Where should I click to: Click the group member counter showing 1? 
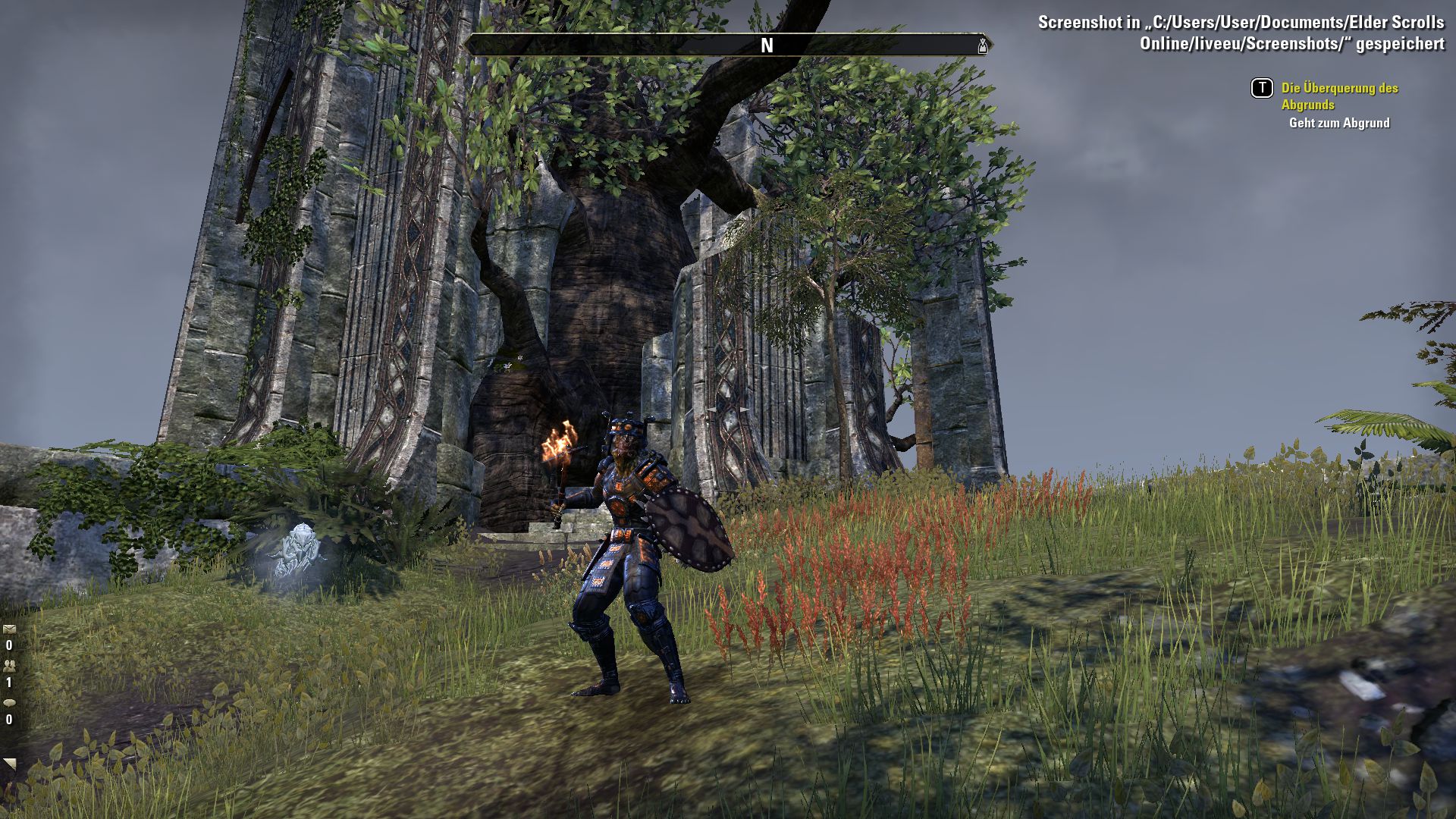[x=9, y=682]
